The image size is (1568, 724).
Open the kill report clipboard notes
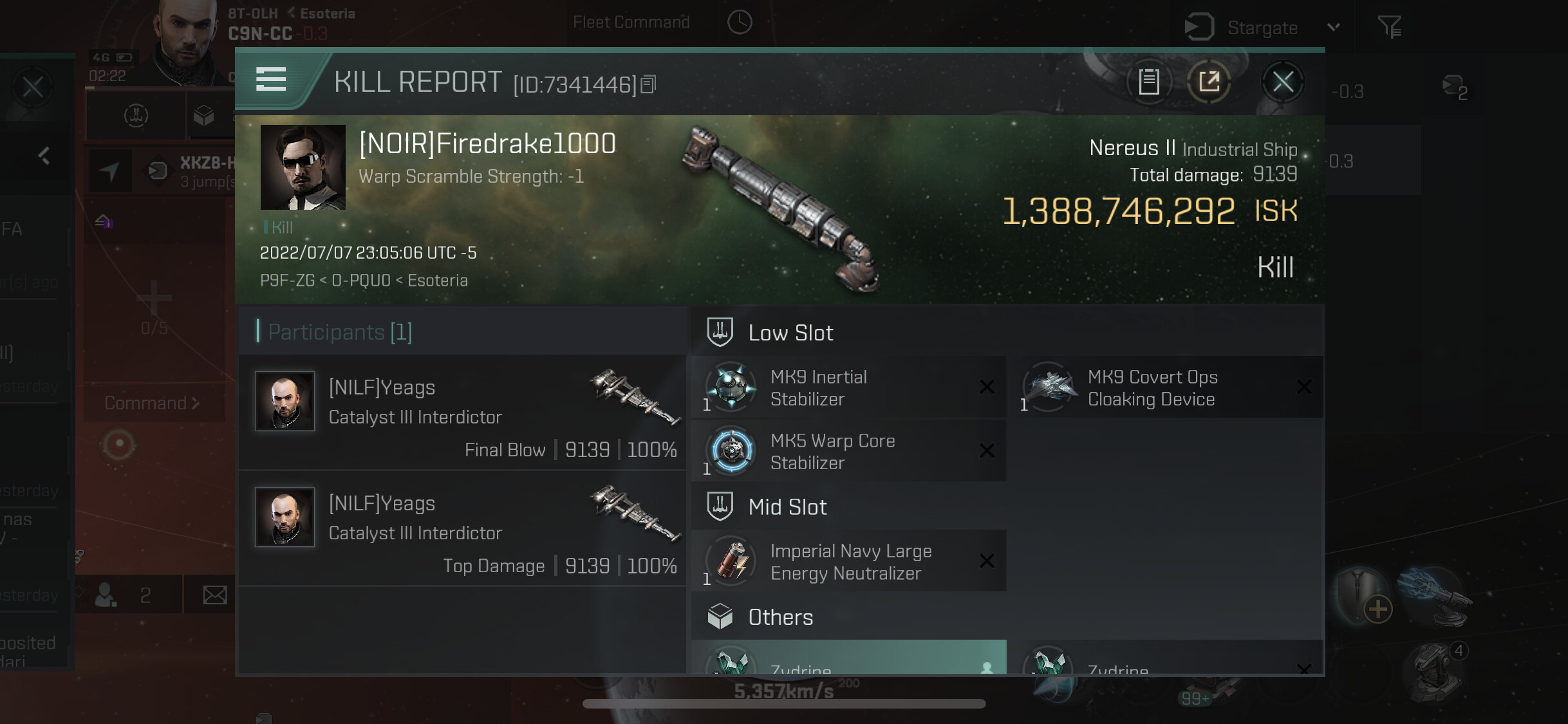pos(1149,82)
